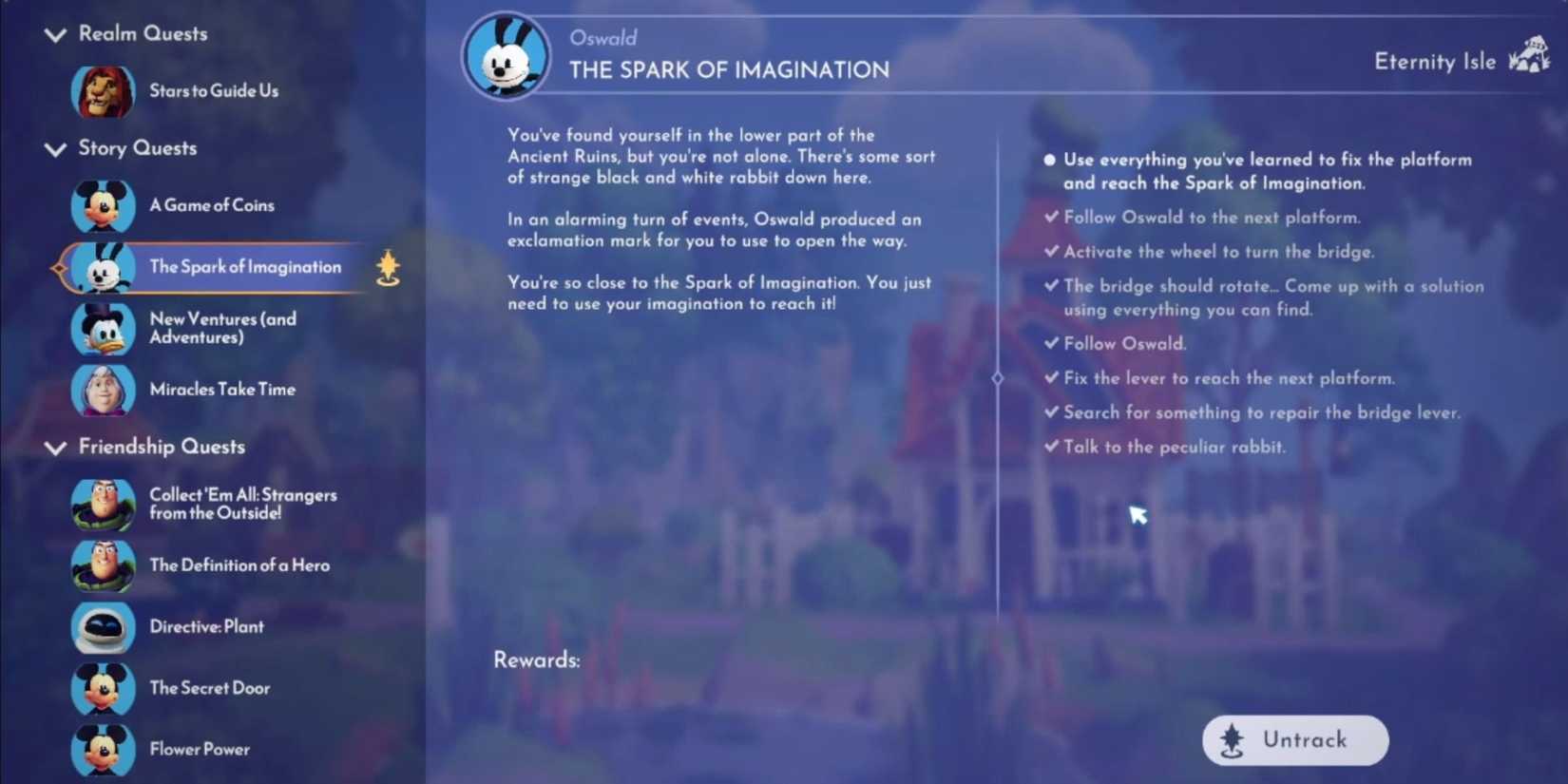Select Mickey's icon next to A Game of Coins

coord(103,205)
